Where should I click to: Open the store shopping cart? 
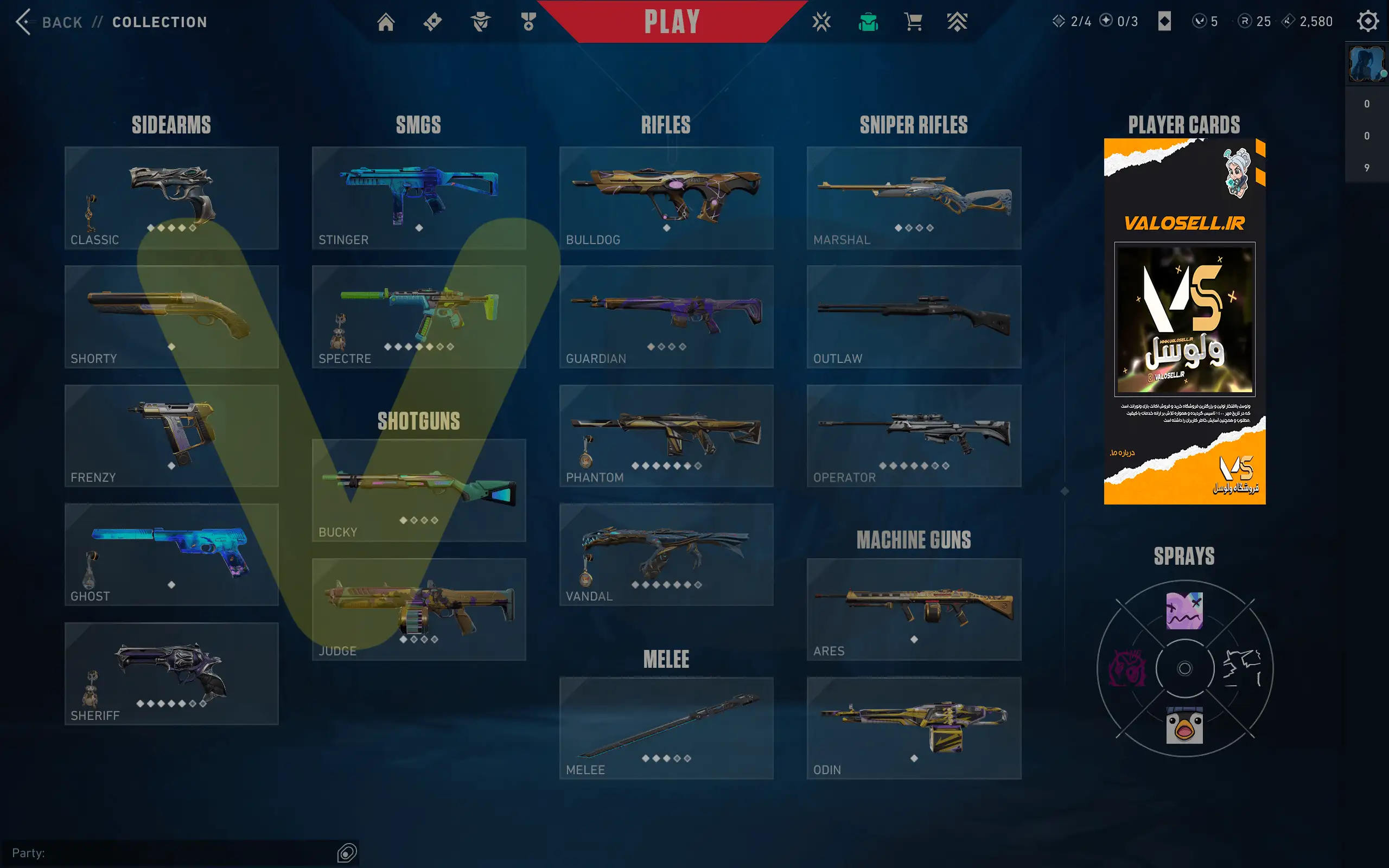click(x=913, y=22)
